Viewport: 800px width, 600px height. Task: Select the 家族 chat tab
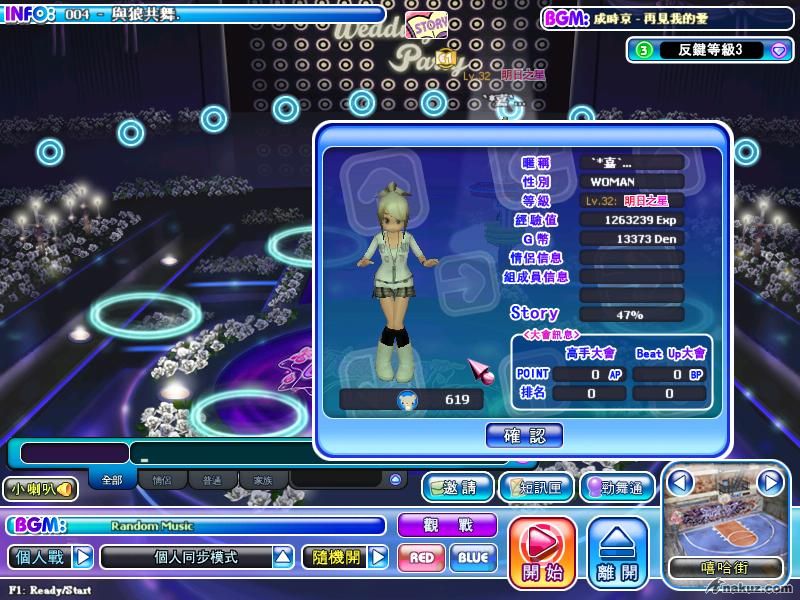coord(263,480)
